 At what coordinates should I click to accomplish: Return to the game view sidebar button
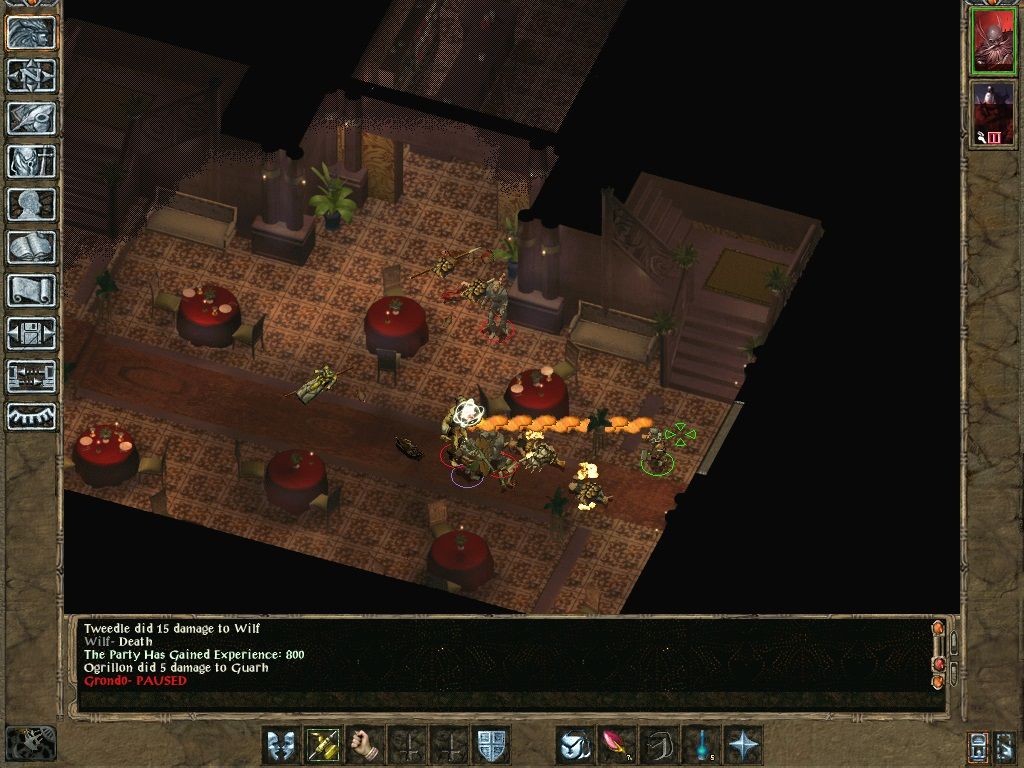(x=31, y=33)
